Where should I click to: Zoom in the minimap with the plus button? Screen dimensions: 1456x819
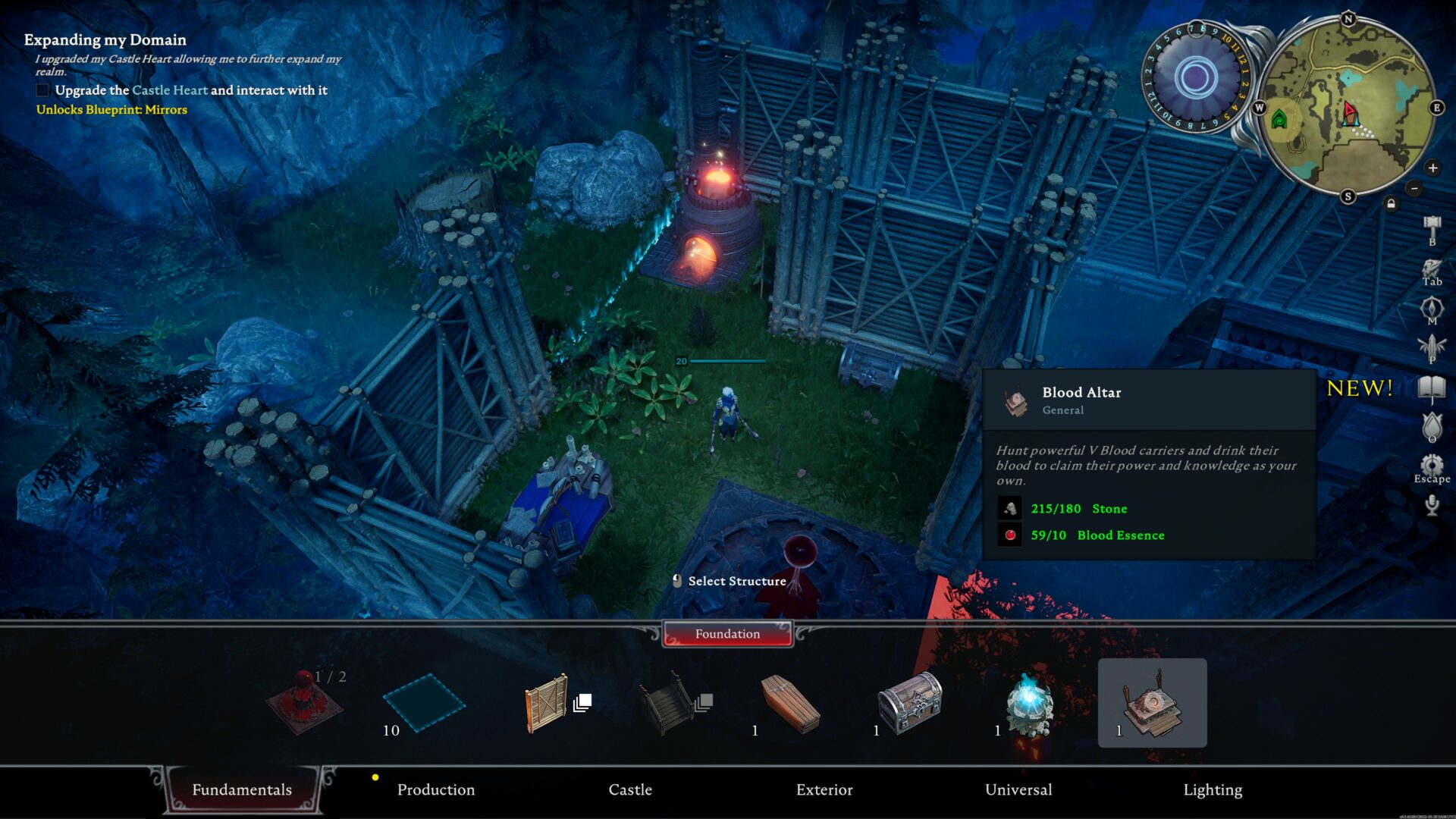(1432, 167)
